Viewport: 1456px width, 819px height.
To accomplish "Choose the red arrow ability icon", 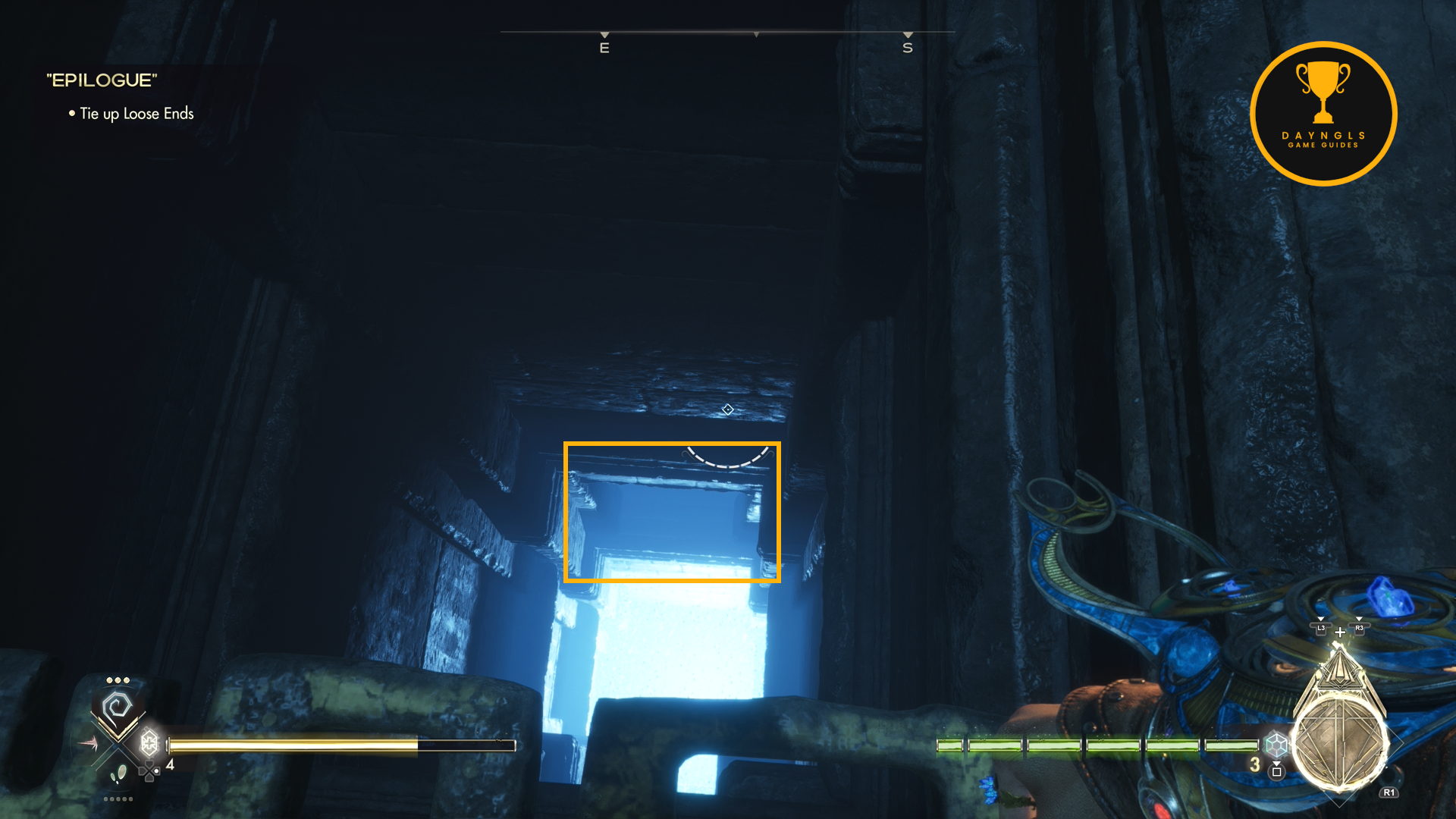I will [x=88, y=743].
